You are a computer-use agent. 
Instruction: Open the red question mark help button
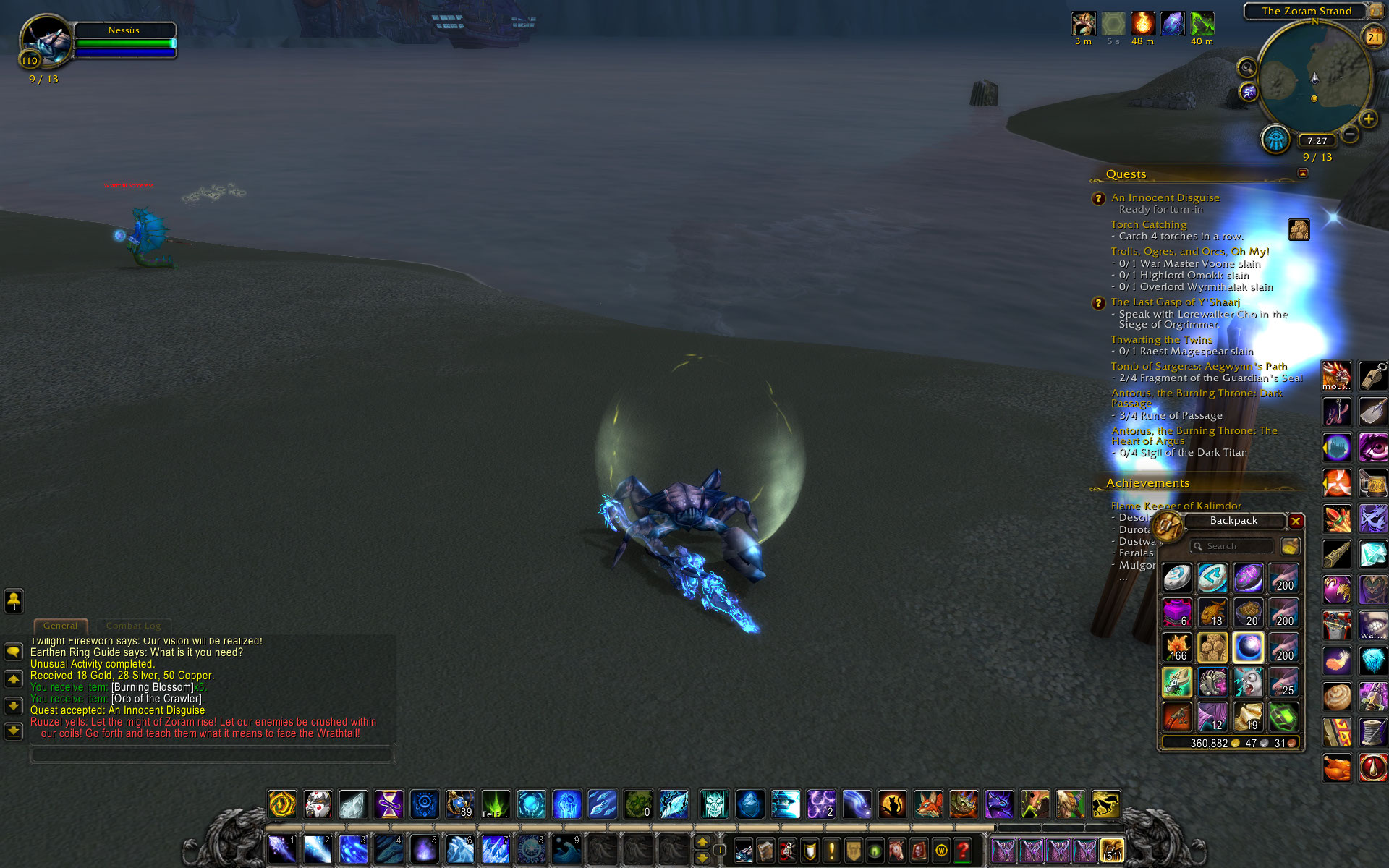click(x=962, y=850)
